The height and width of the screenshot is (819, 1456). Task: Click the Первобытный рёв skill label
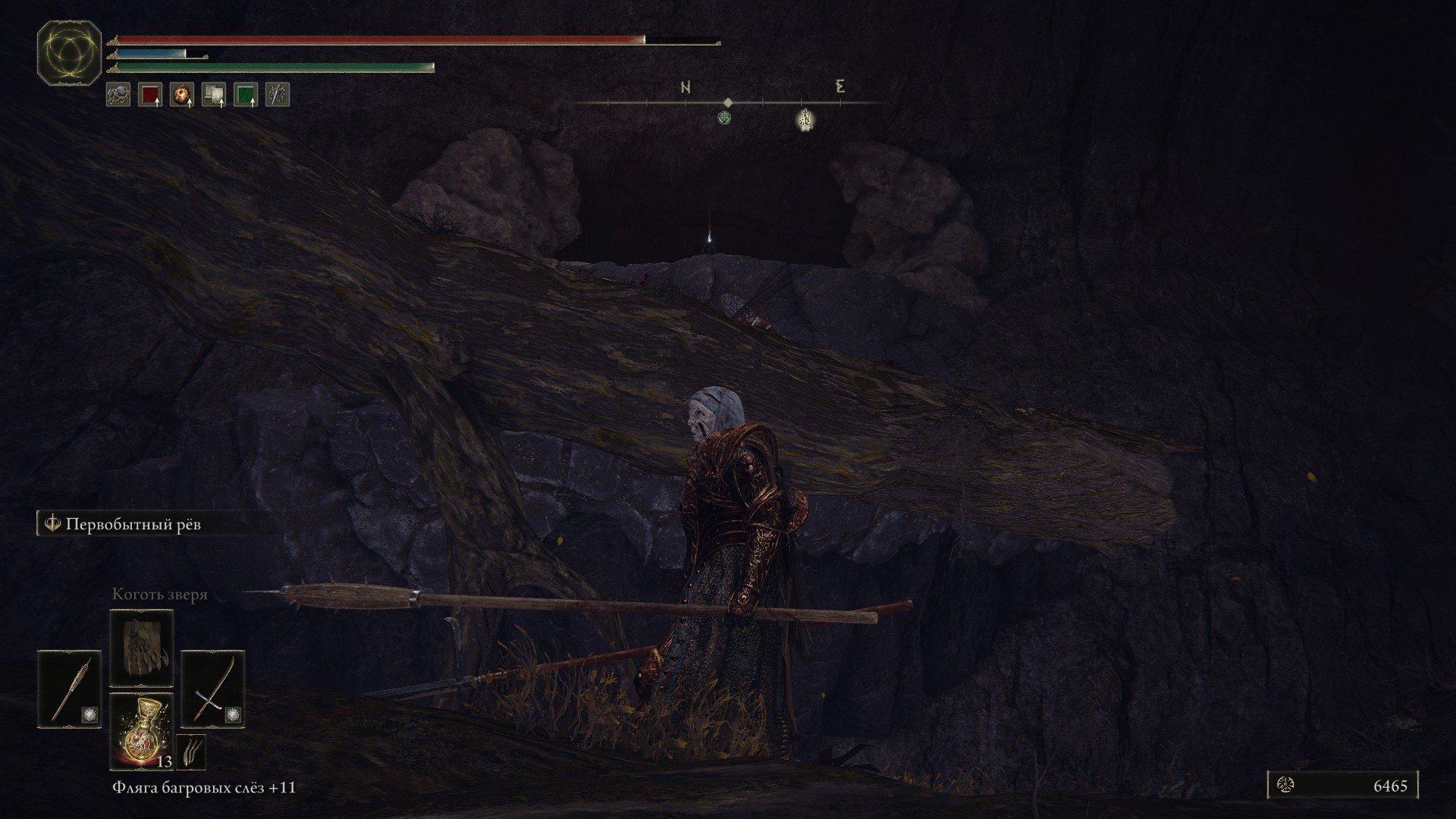133,524
